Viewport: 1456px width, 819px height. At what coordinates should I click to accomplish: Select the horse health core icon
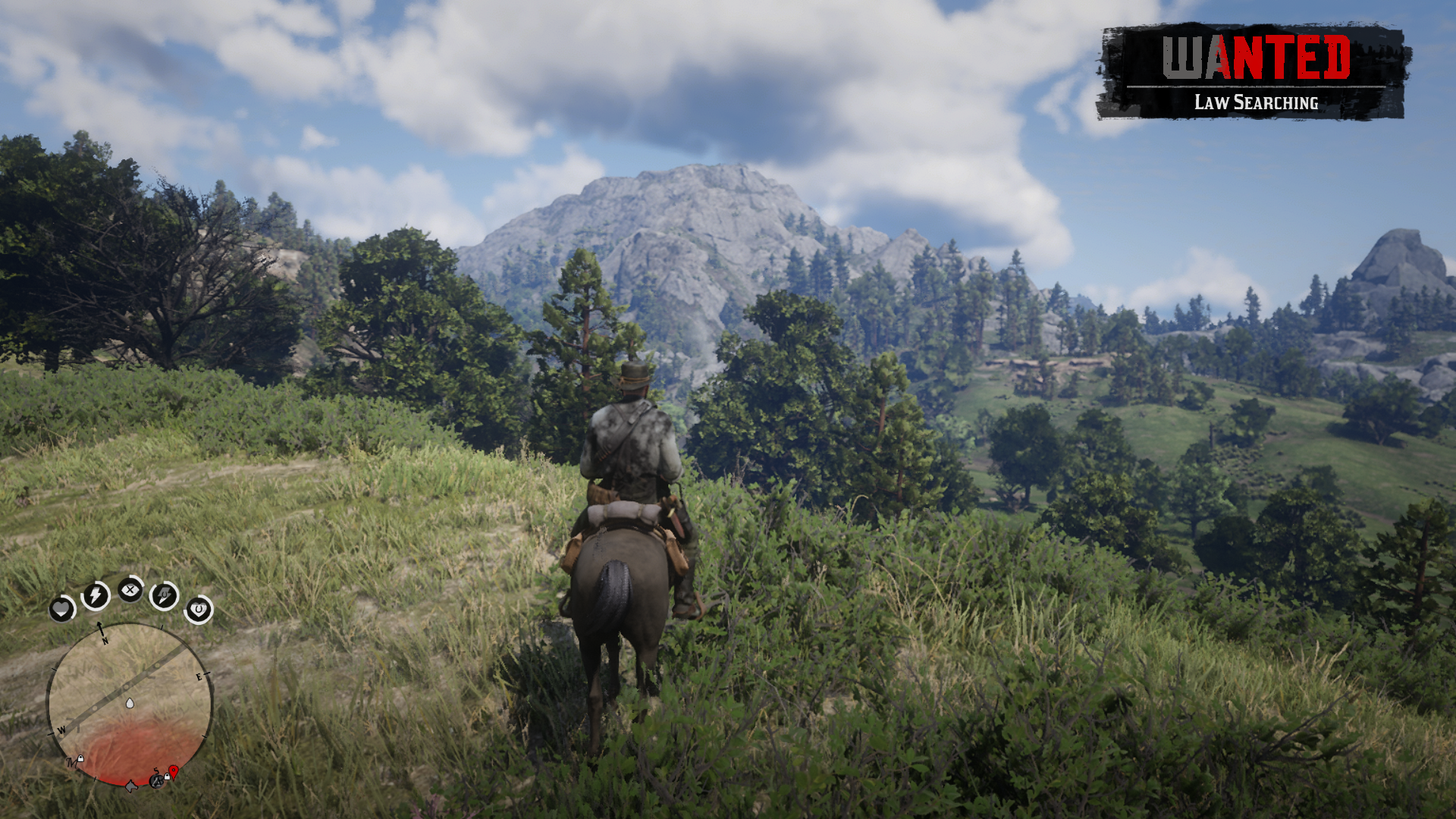click(x=199, y=609)
